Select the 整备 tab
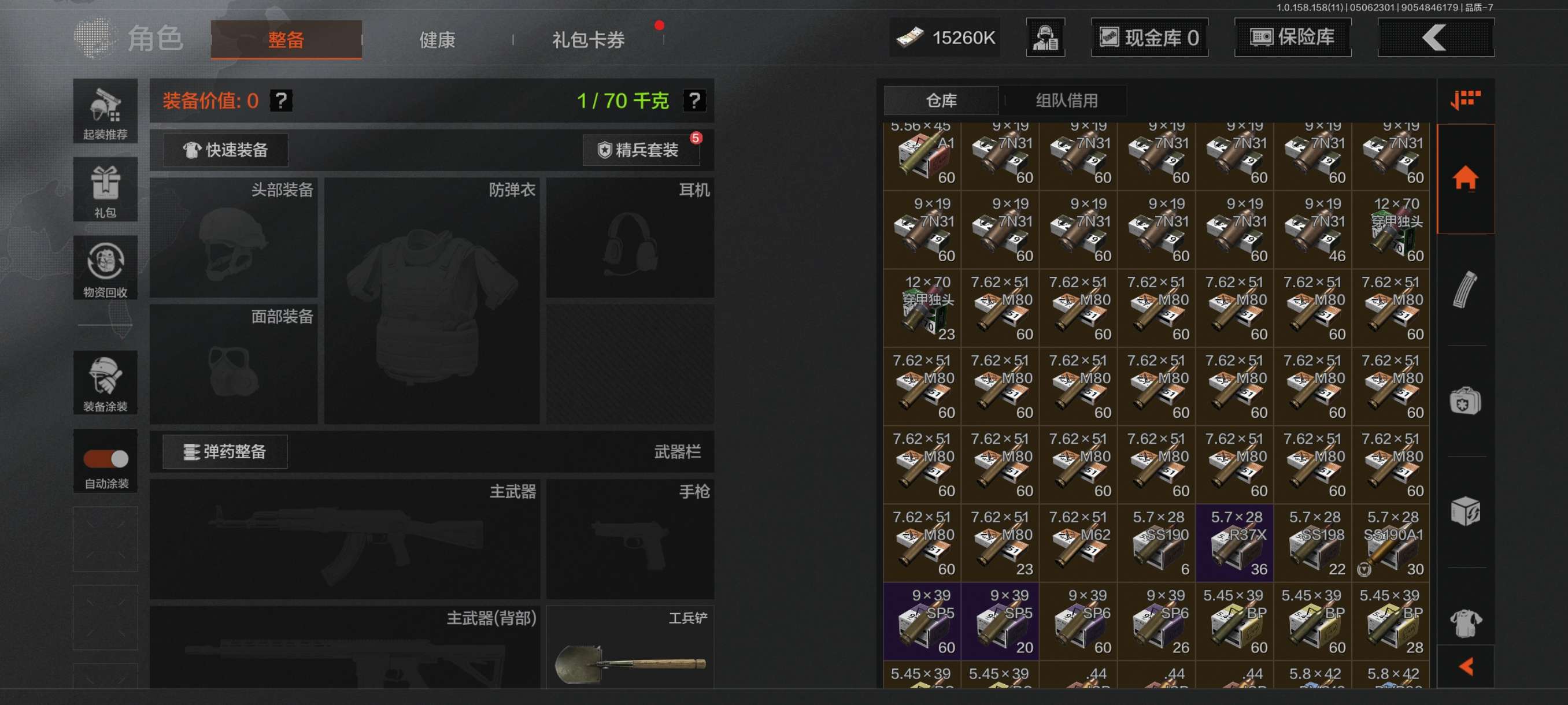1568x705 pixels. click(286, 40)
